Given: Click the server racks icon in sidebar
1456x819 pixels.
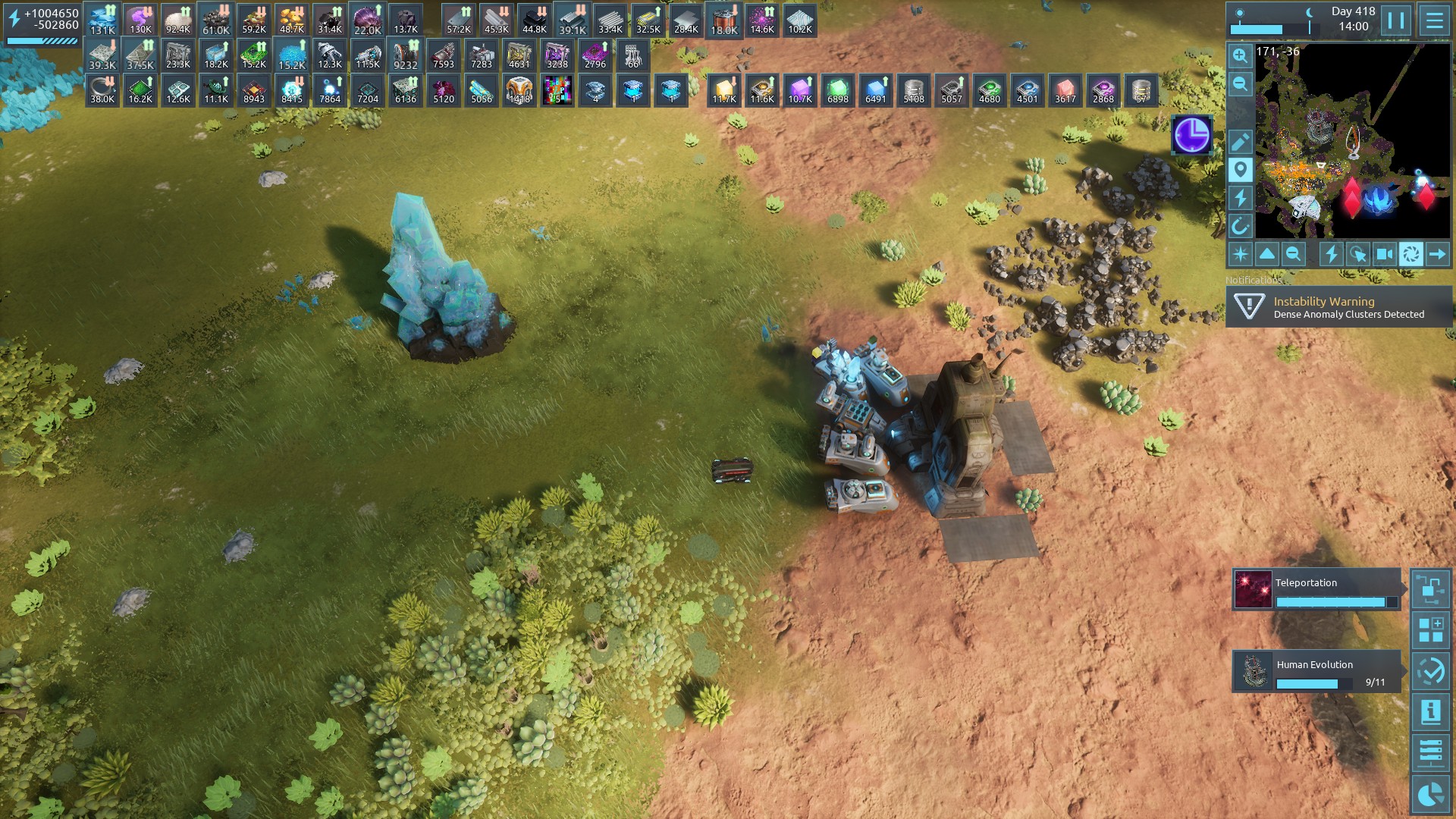Looking at the screenshot, I should [x=1431, y=753].
